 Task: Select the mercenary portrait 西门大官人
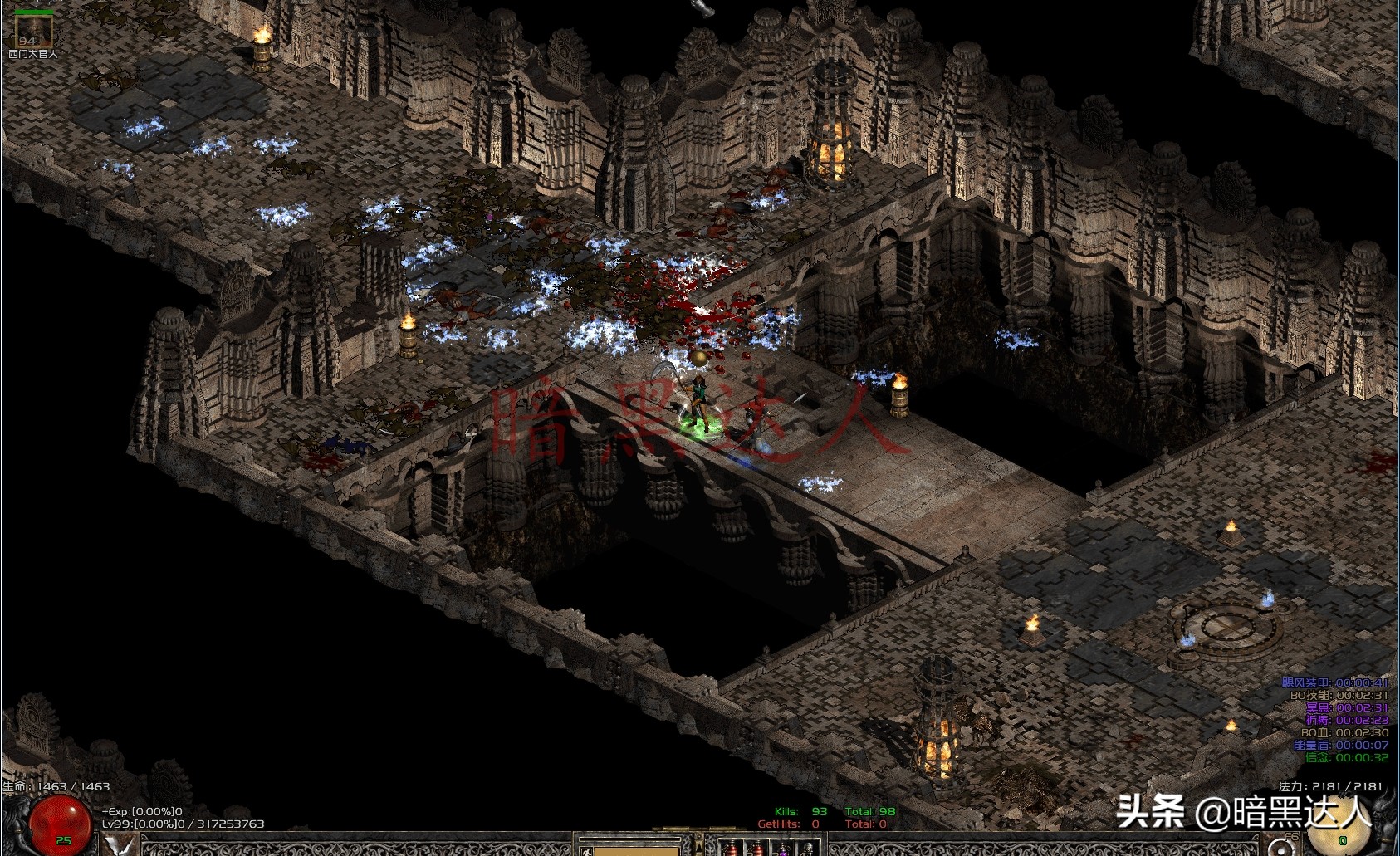33,32
